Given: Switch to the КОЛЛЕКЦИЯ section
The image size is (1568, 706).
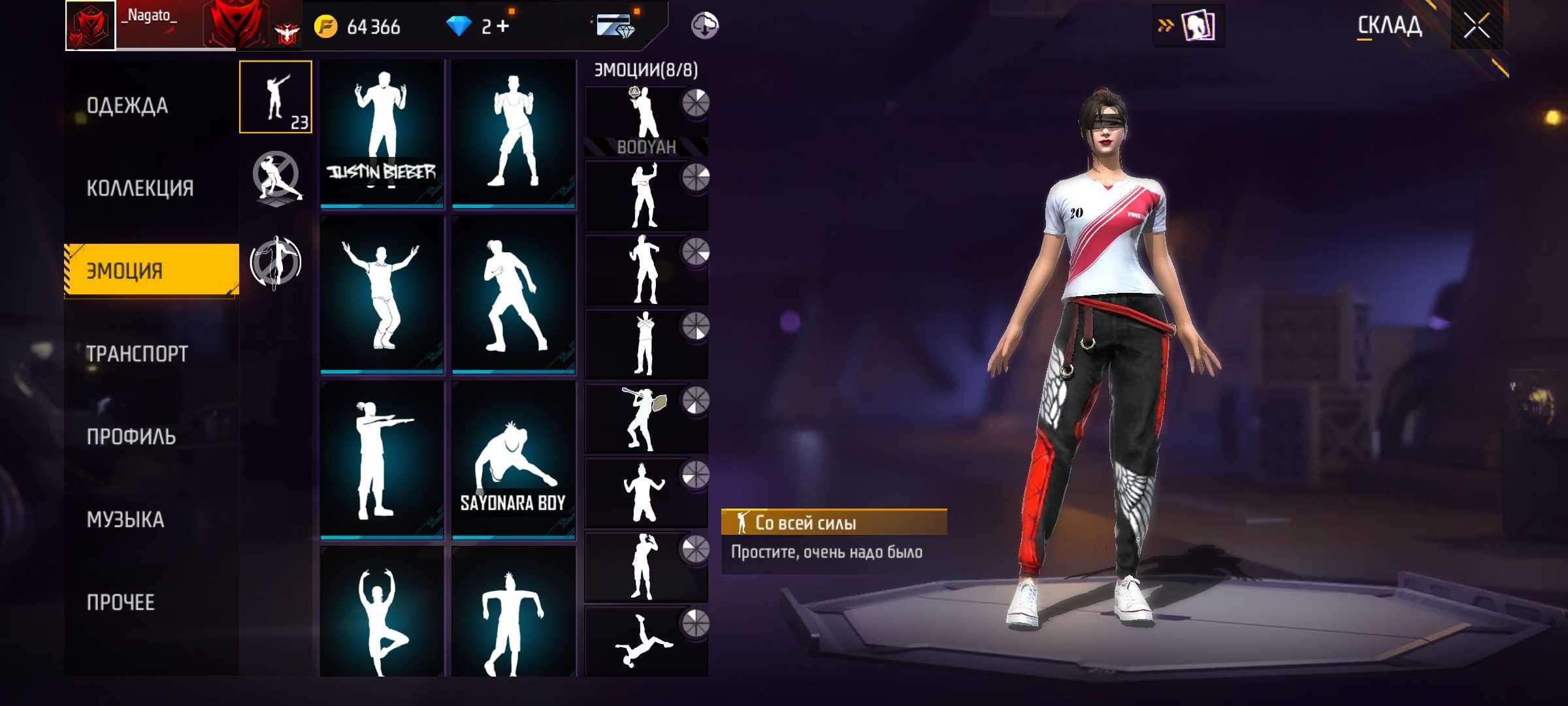Looking at the screenshot, I should (140, 188).
